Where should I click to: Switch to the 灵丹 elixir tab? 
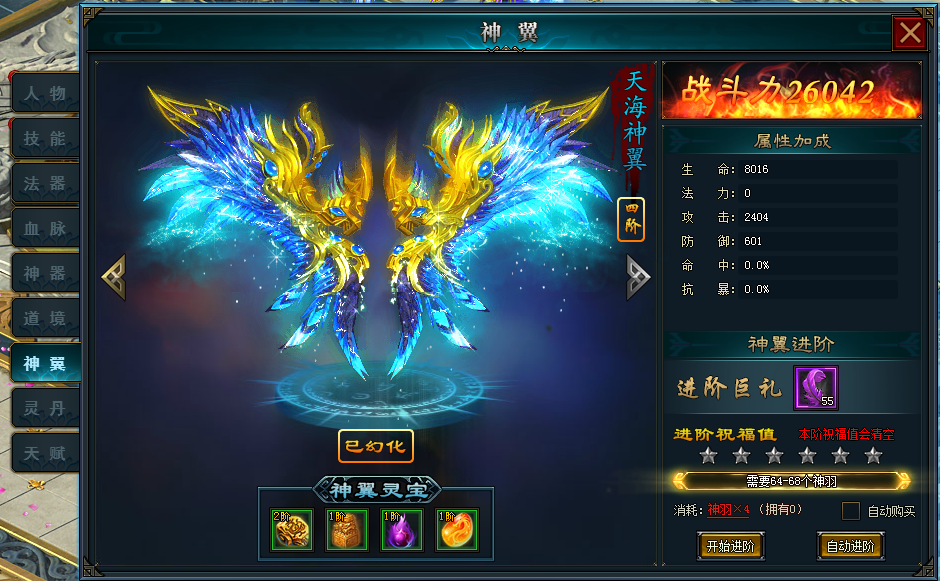coord(45,408)
